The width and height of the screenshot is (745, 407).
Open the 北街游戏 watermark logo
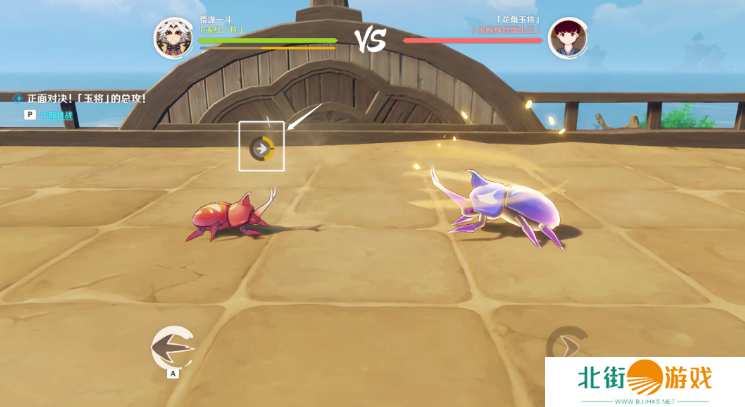tap(645, 381)
